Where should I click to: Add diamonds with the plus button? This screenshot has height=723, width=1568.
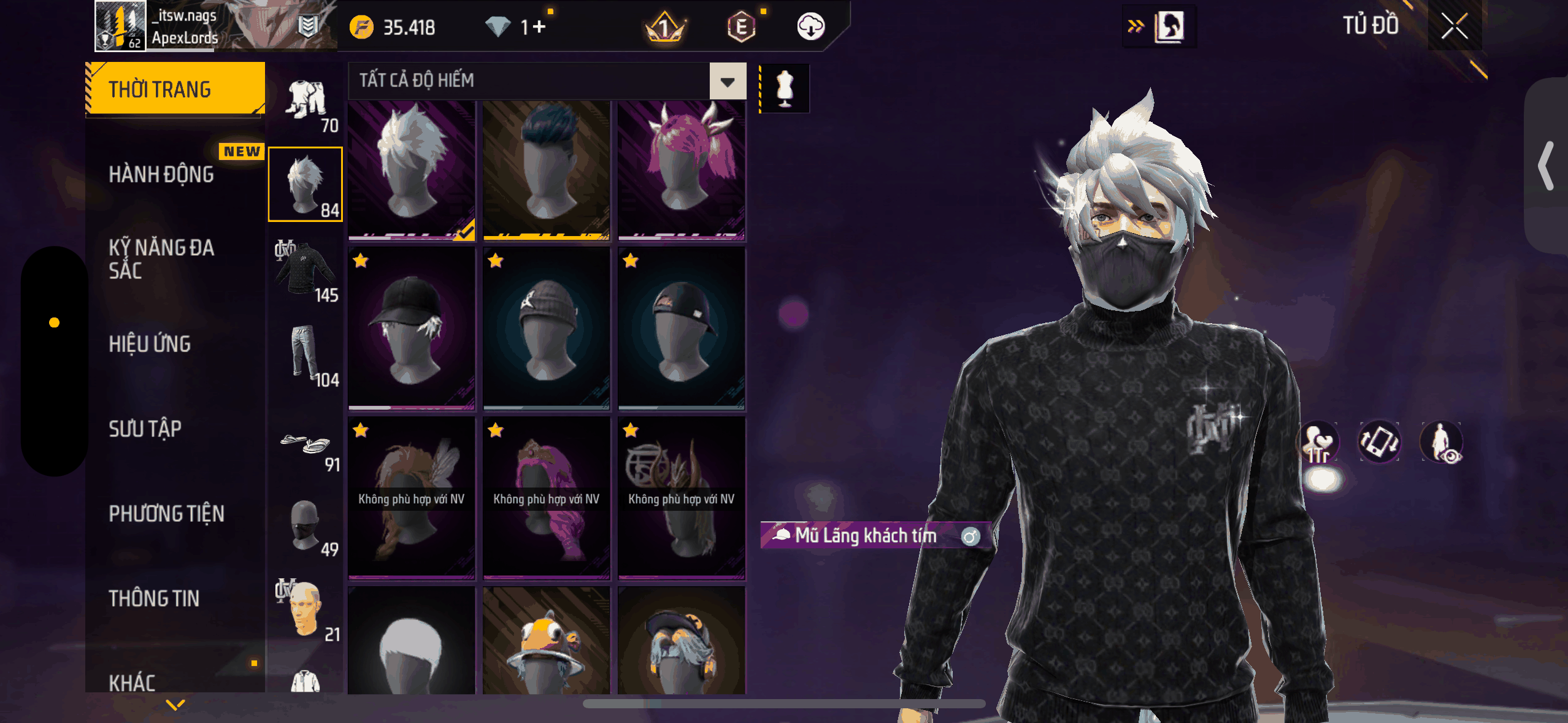[539, 27]
